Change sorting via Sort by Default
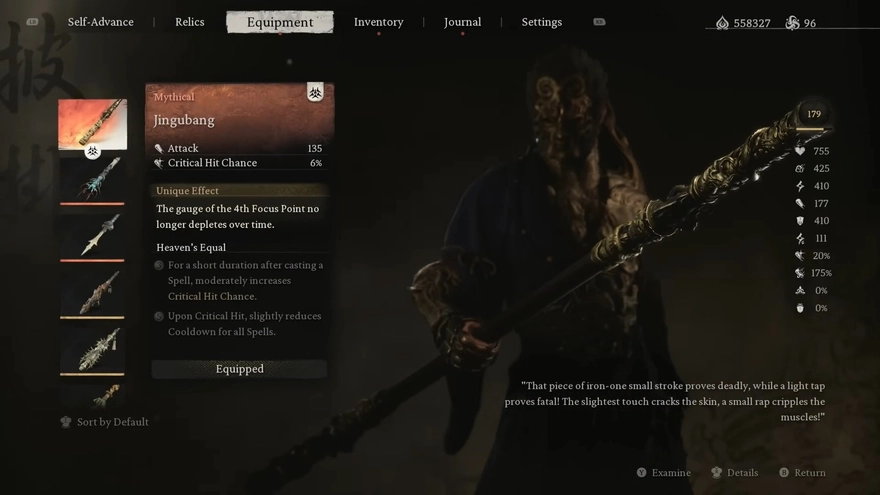 pyautogui.click(x=112, y=422)
